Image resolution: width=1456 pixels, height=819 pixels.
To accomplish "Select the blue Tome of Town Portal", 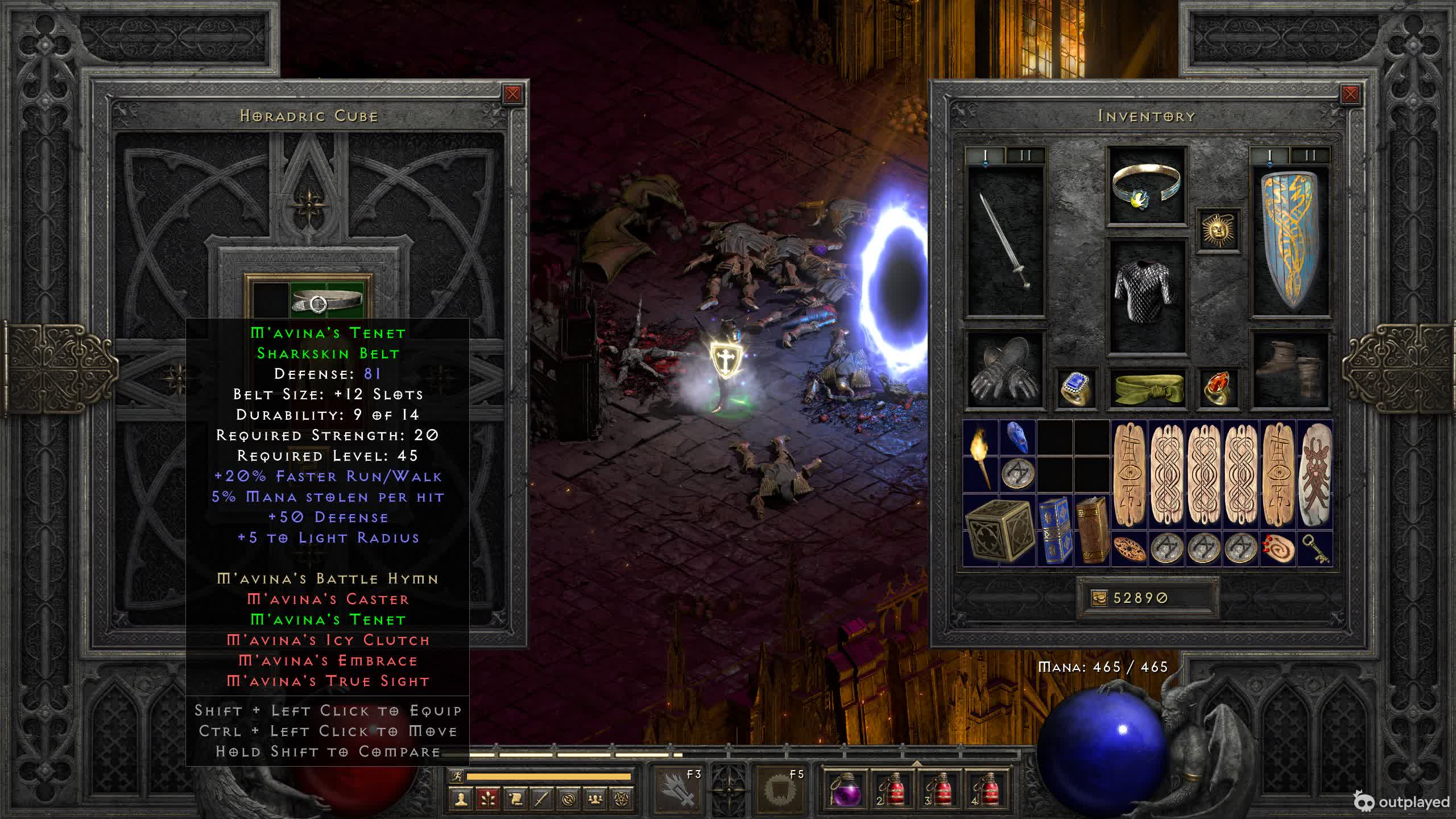I will (x=1054, y=531).
